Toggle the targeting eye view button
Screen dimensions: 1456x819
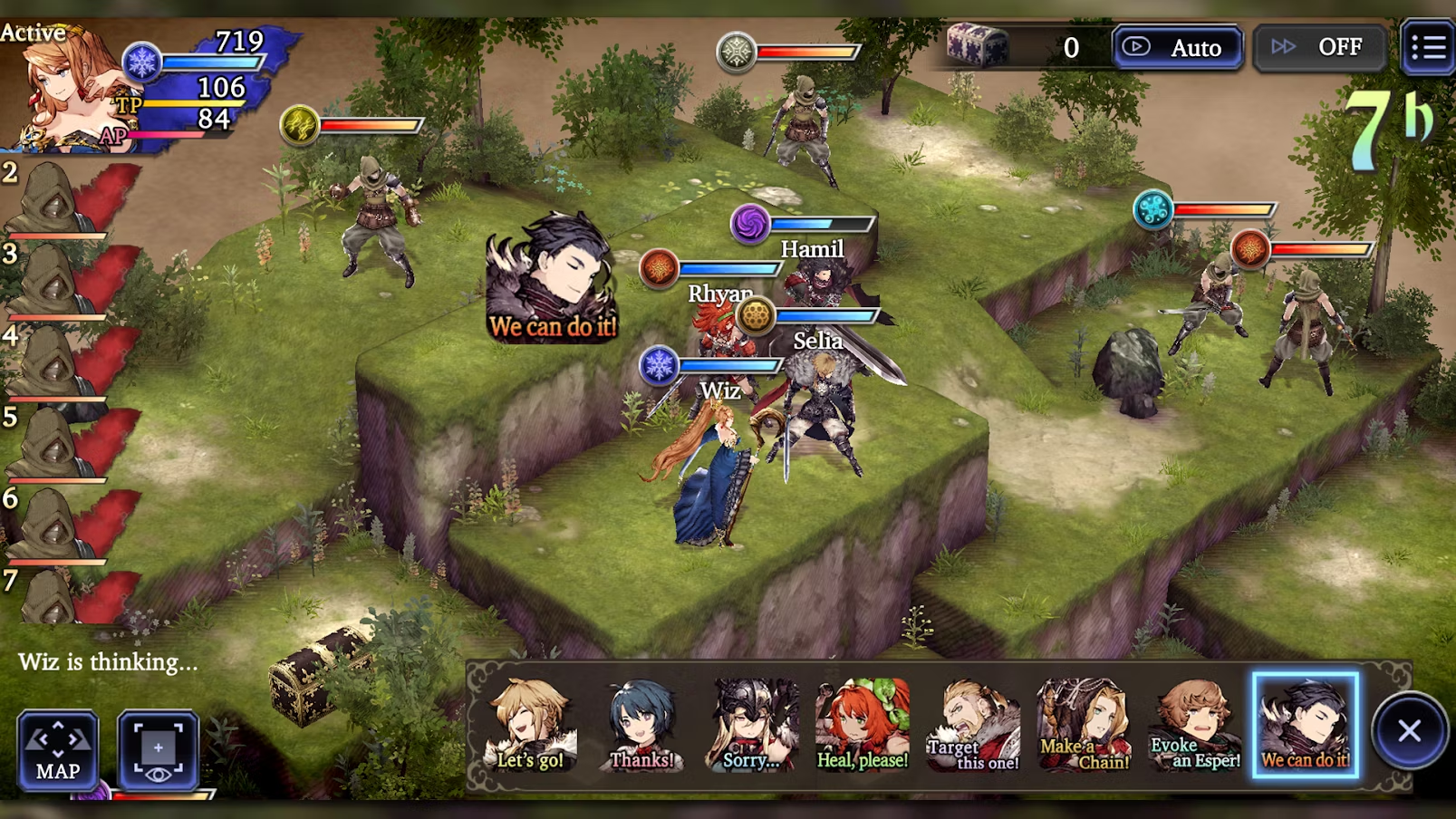point(159,751)
